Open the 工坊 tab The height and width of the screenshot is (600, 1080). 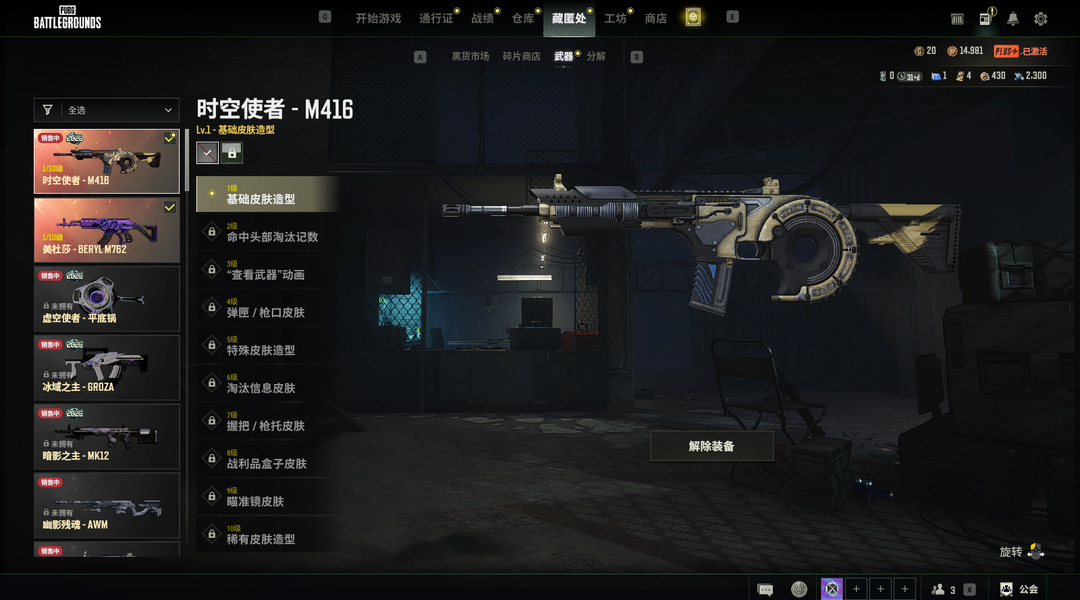[x=615, y=18]
